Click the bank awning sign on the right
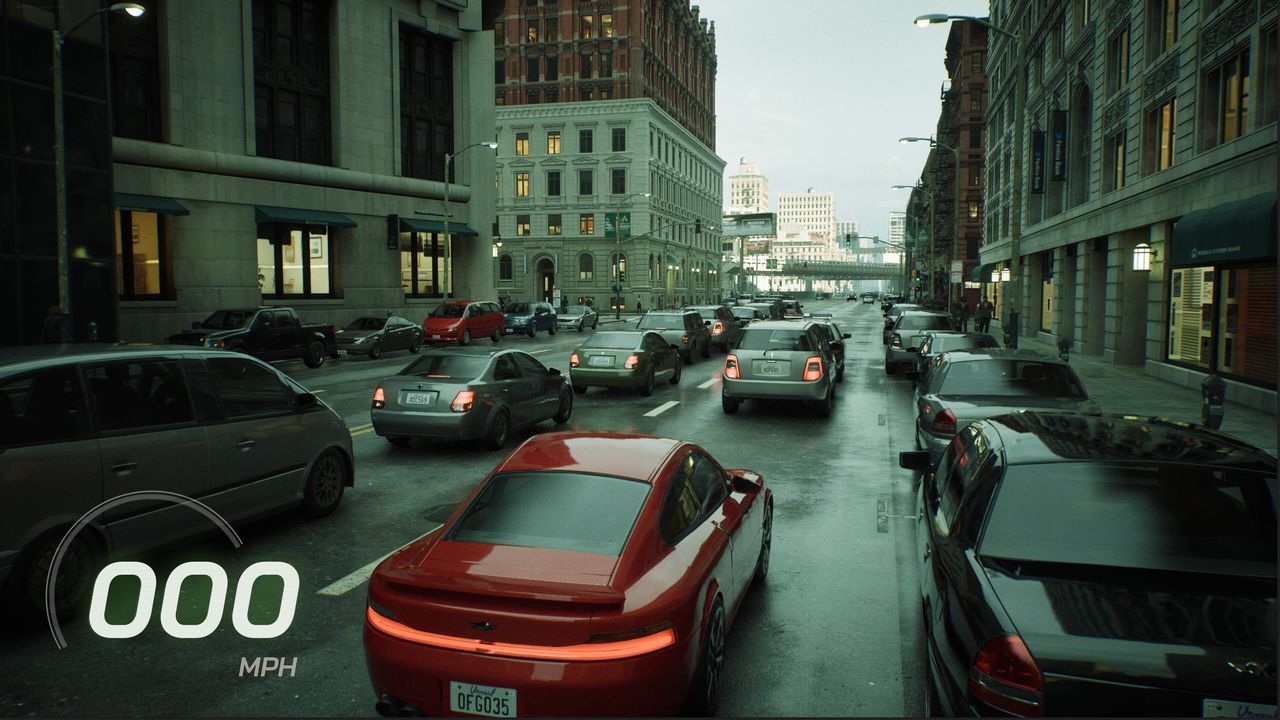This screenshot has height=720, width=1280. pos(1218,252)
